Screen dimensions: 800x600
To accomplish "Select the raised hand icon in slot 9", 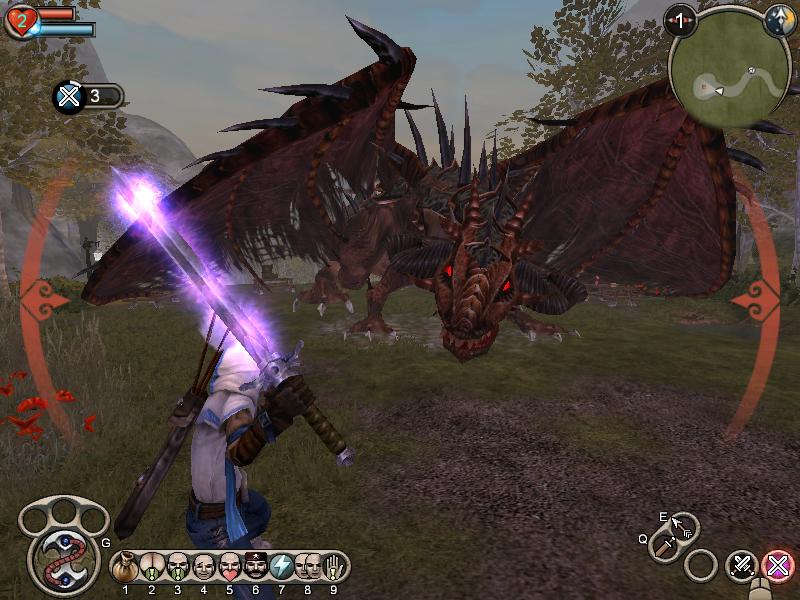I will tap(335, 567).
